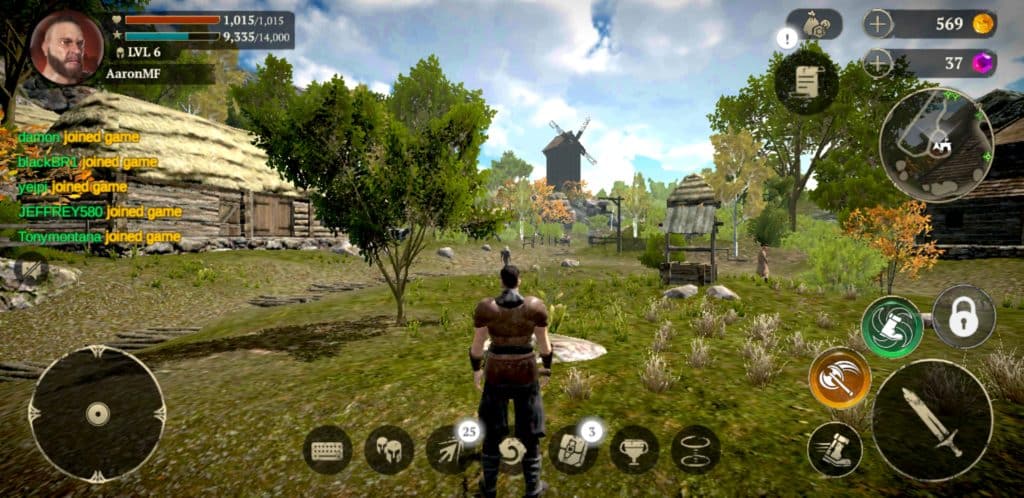This screenshot has height=498, width=1024.
Task: Open the keyboard chat input button
Action: 327,449
